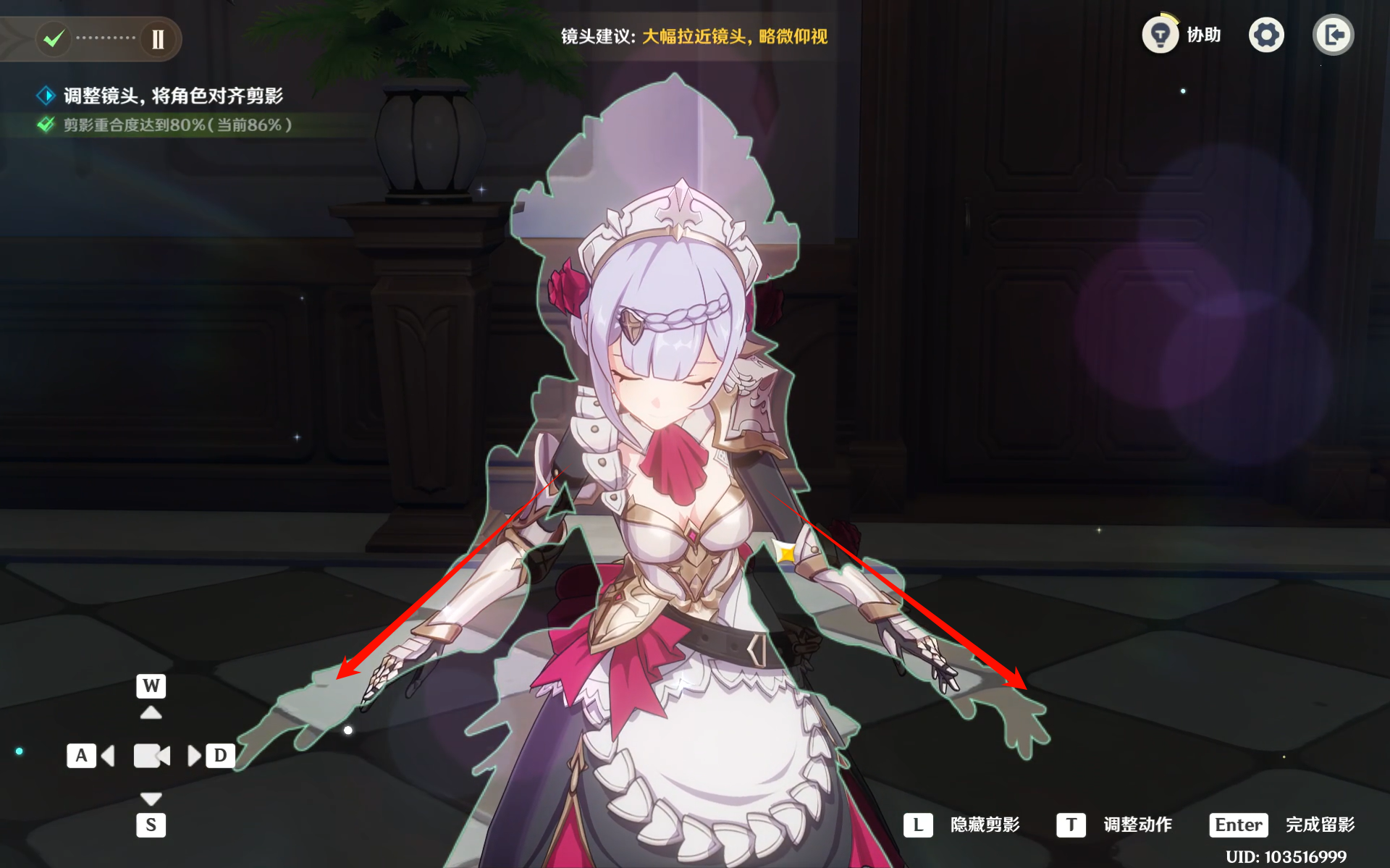The image size is (1390, 868).
Task: Select the 调整镜头 objective tracker
Action: click(x=172, y=96)
